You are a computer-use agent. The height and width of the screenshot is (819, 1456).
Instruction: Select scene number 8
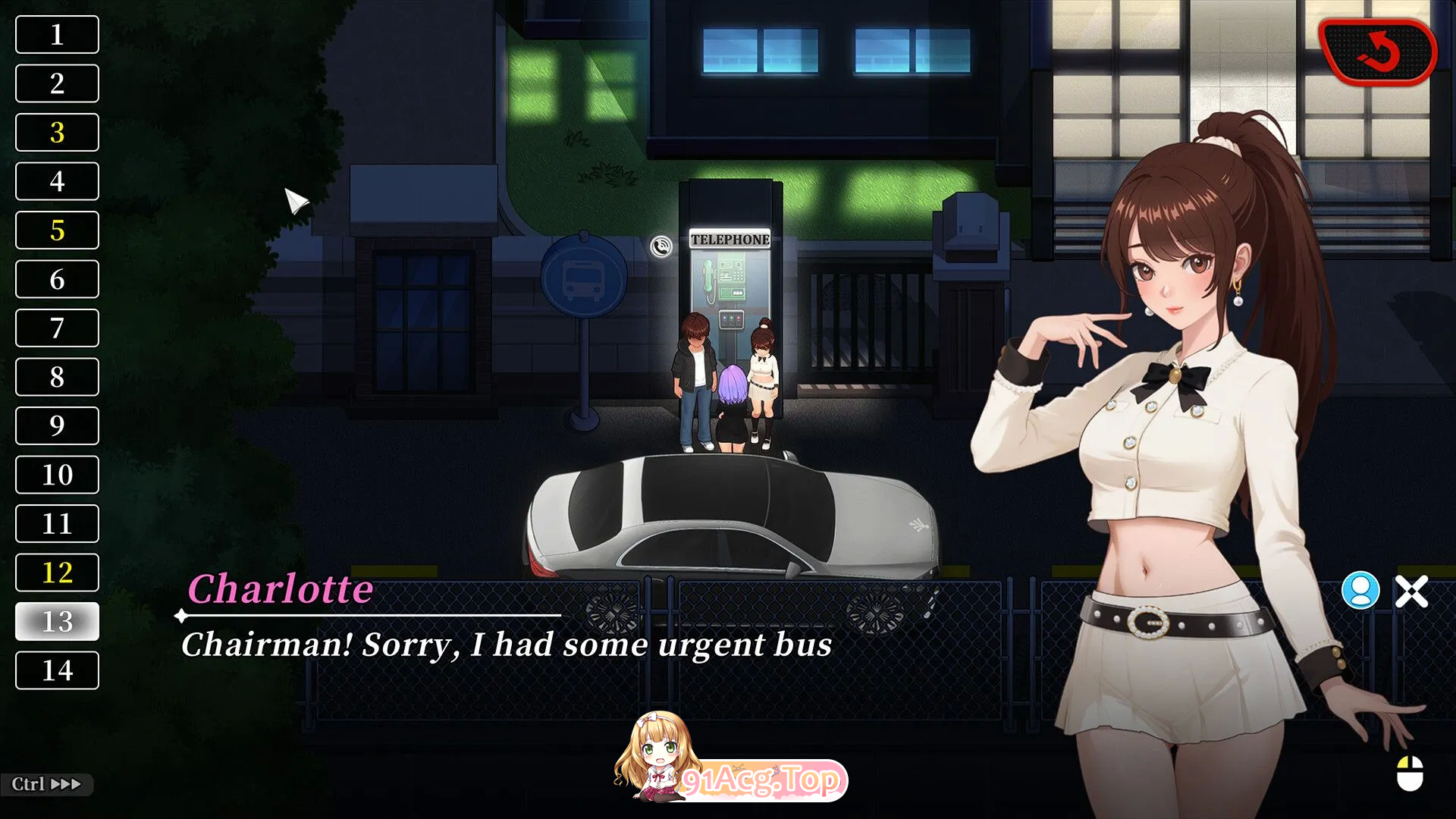[x=57, y=377]
